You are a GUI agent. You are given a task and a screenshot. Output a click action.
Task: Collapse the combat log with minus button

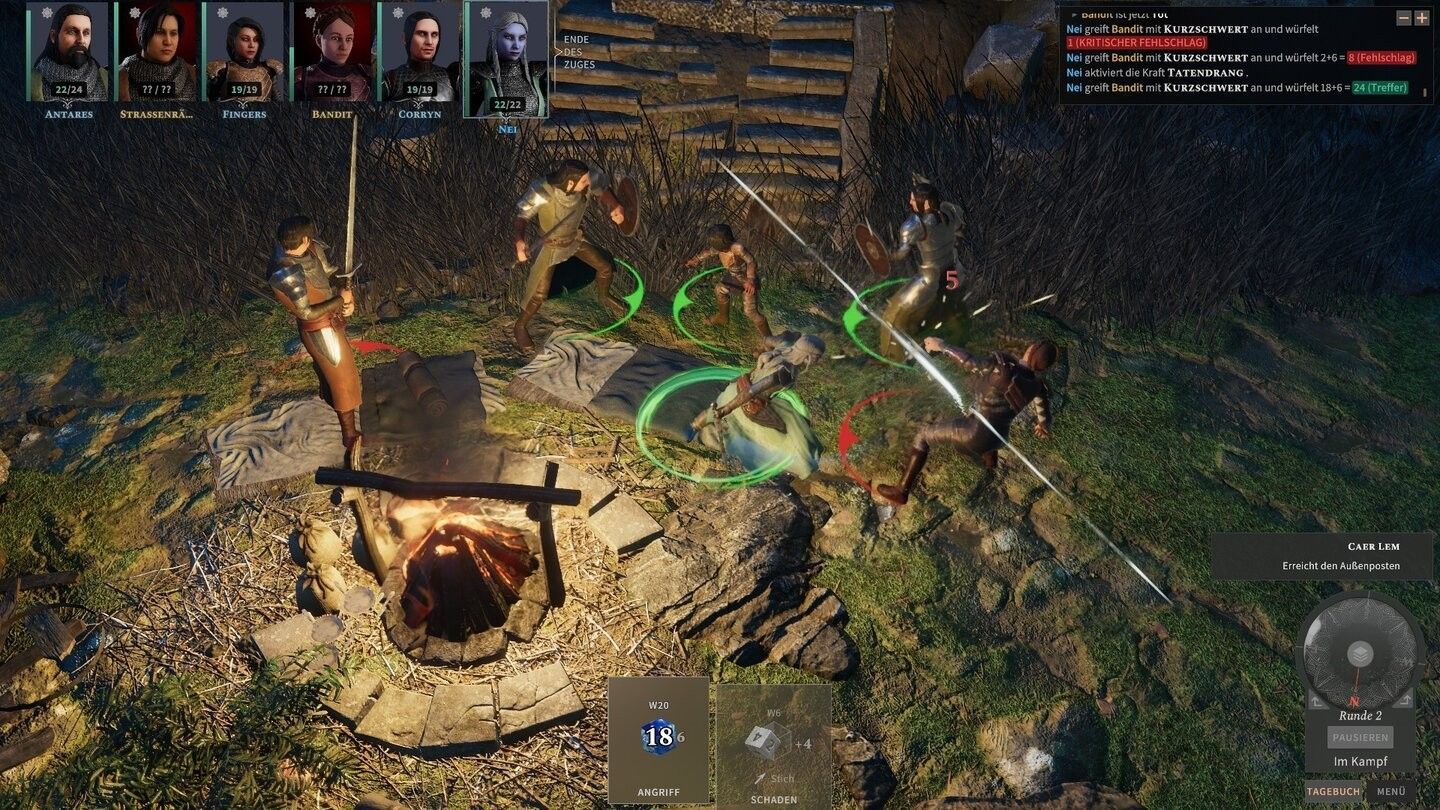click(1404, 18)
